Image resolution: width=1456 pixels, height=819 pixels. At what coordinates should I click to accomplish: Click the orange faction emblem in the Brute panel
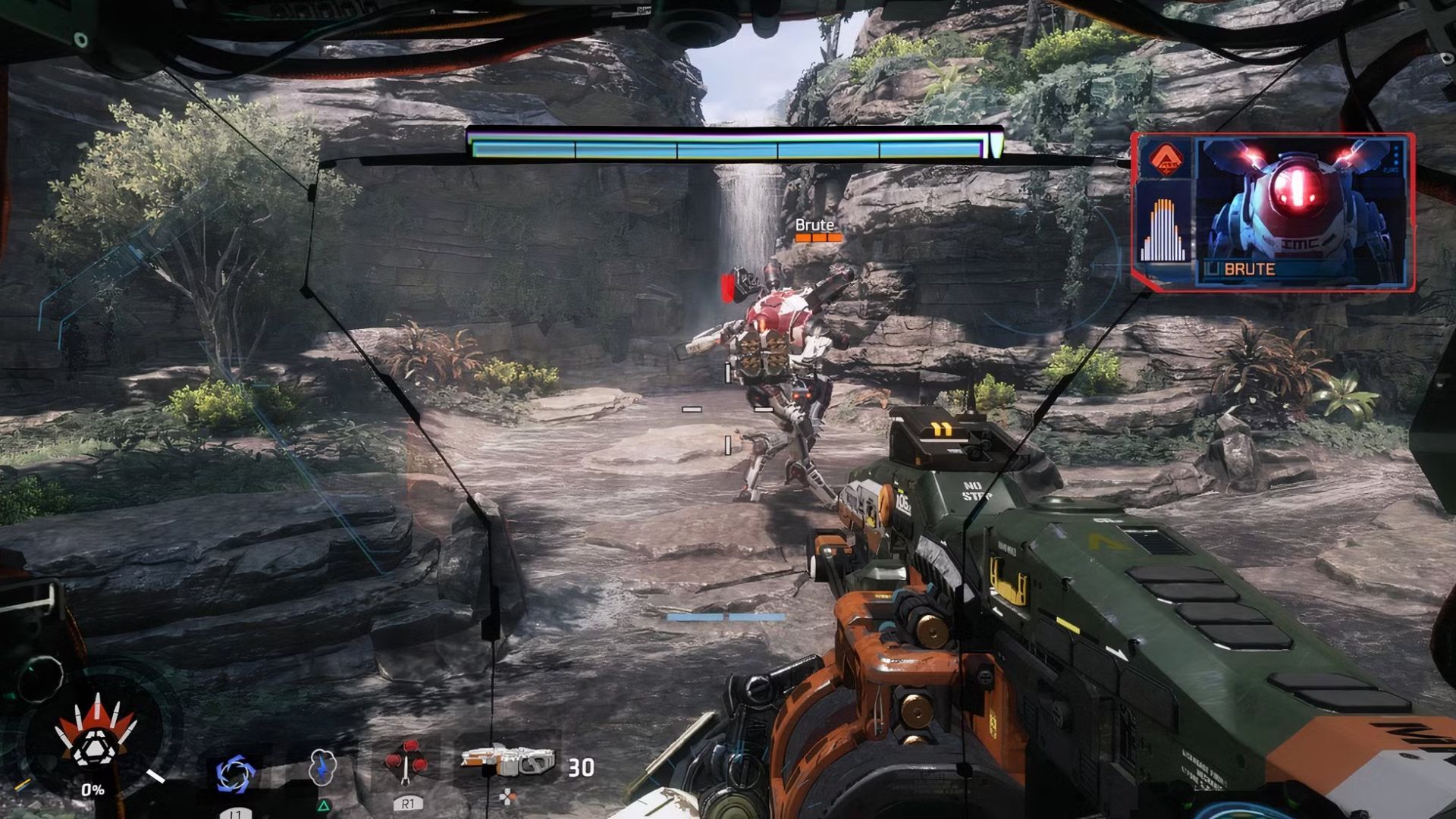1166,158
